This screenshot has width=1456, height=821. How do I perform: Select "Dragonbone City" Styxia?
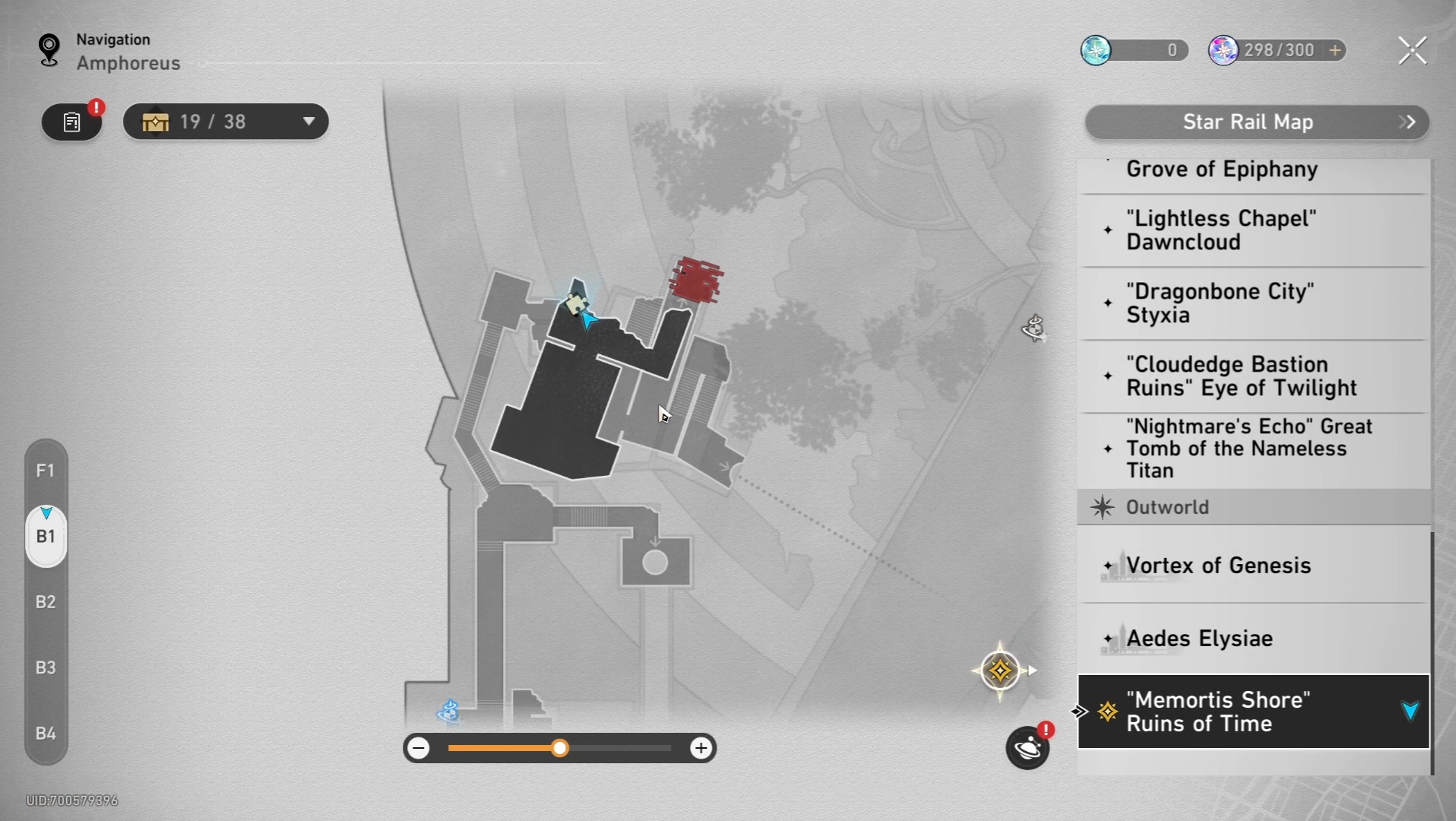pos(1220,303)
